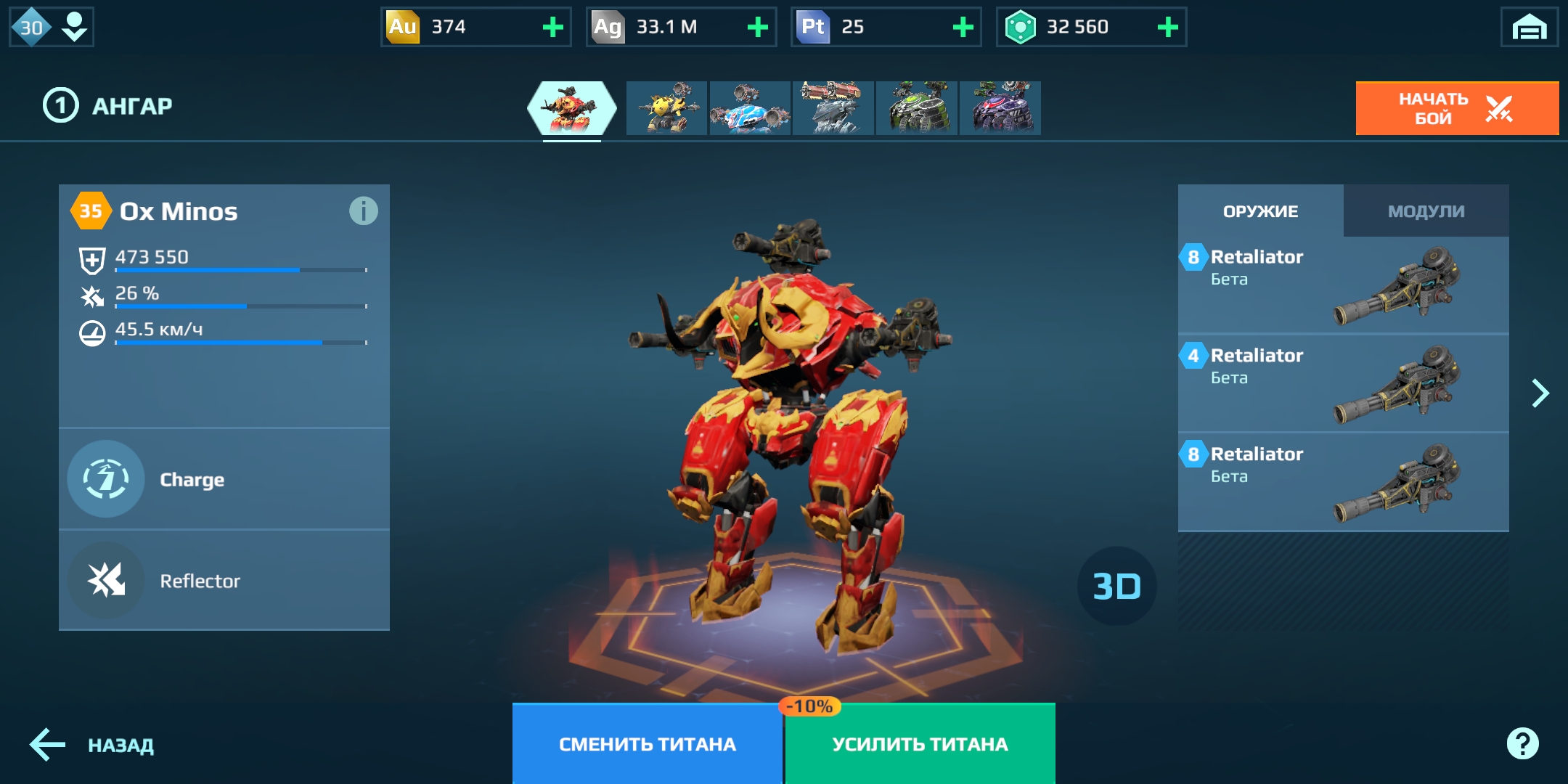Choose the purple robot hangar slot
The width and height of the screenshot is (1568, 784).
[x=1000, y=108]
